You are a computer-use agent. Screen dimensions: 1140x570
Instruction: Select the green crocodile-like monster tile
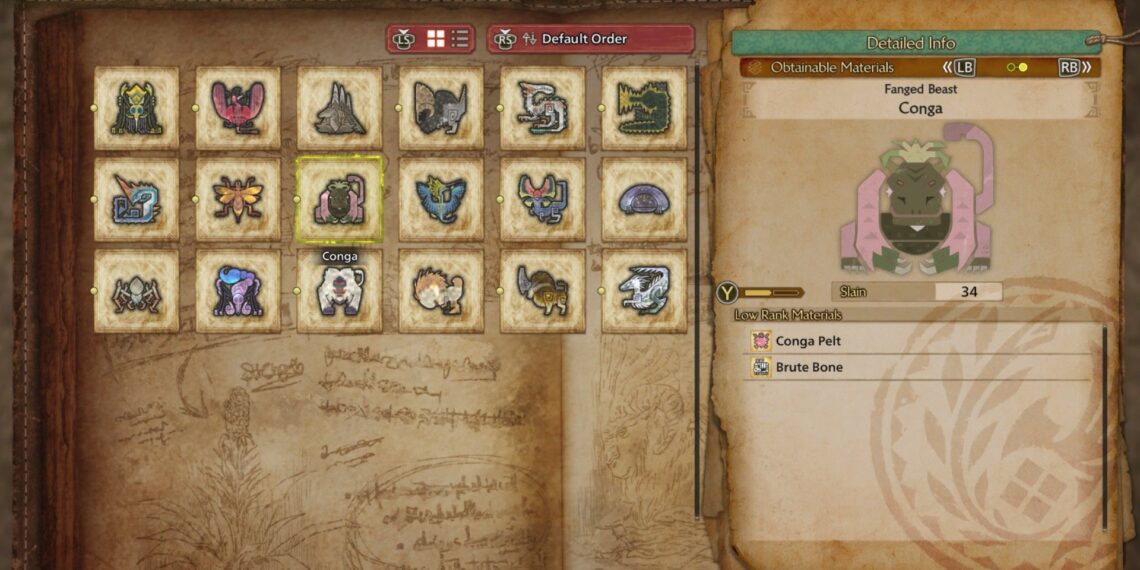point(644,108)
